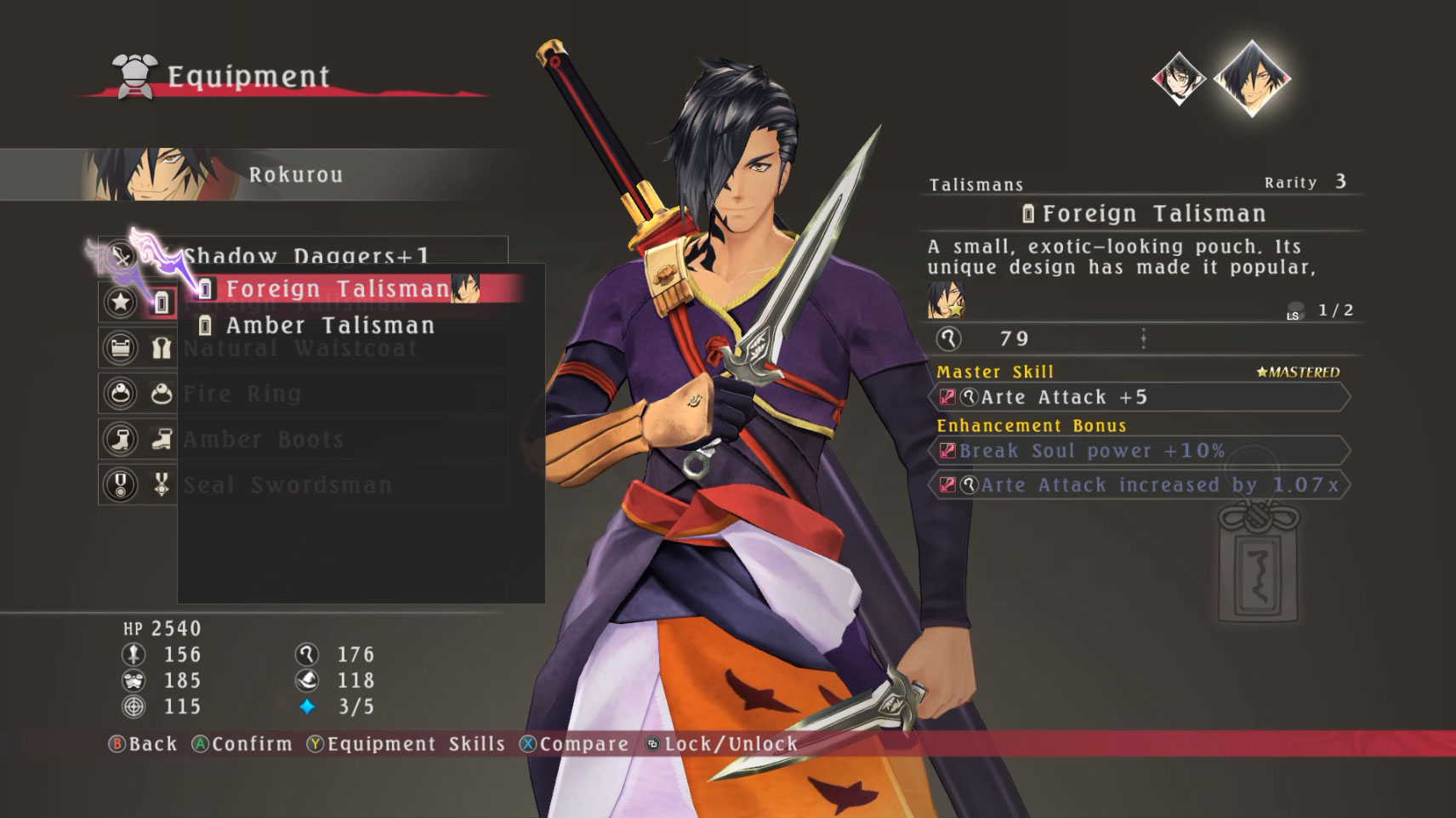This screenshot has height=818, width=1456.
Task: Open the Fire Ring equipment slot
Action: click(x=242, y=395)
